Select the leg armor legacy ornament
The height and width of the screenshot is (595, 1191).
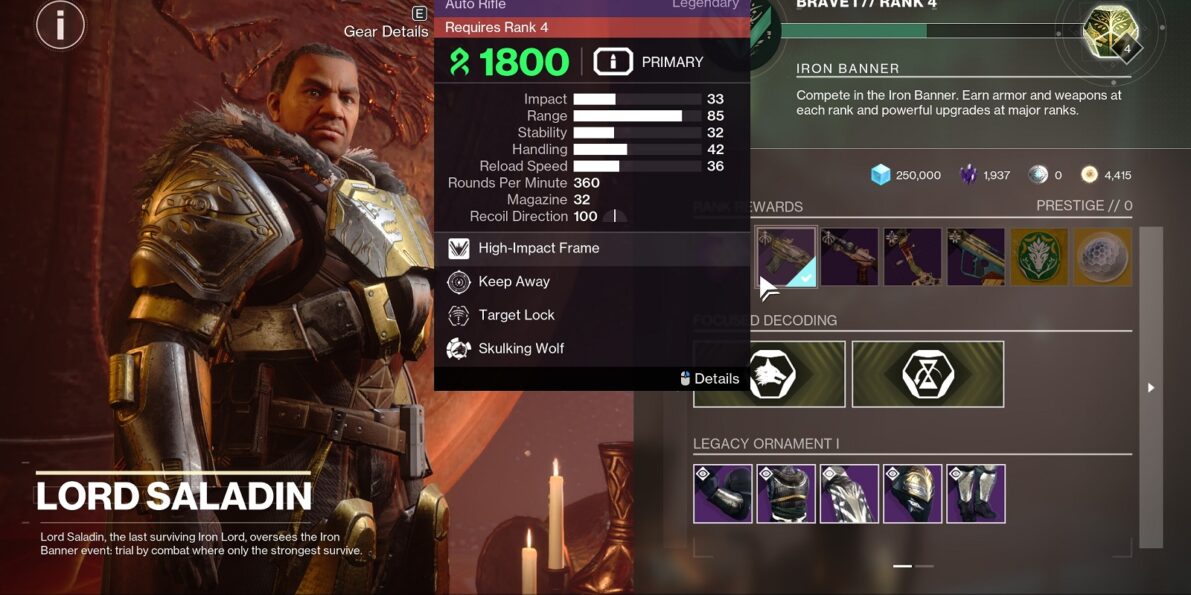pos(976,494)
